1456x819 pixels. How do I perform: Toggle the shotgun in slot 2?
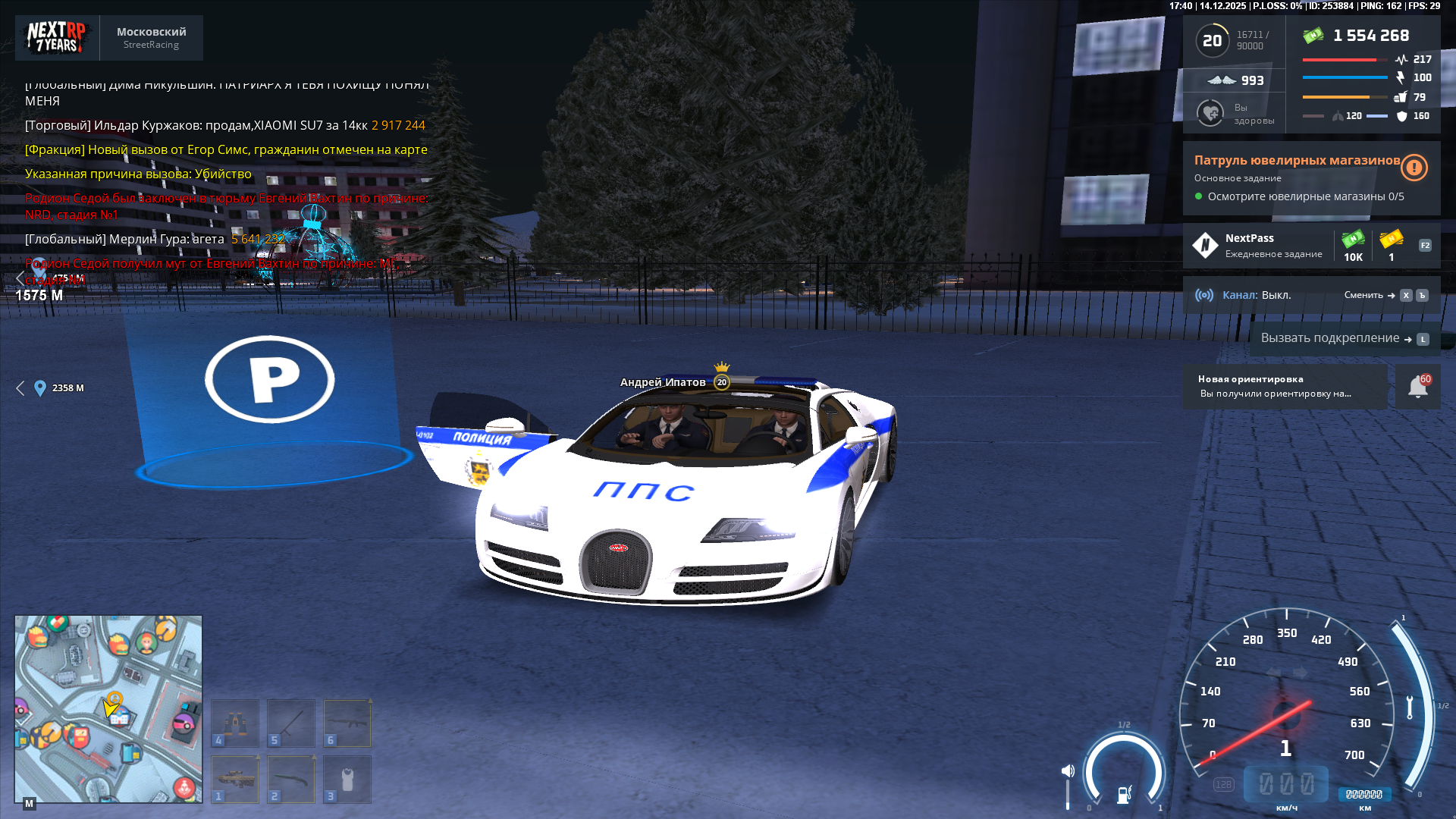[291, 779]
